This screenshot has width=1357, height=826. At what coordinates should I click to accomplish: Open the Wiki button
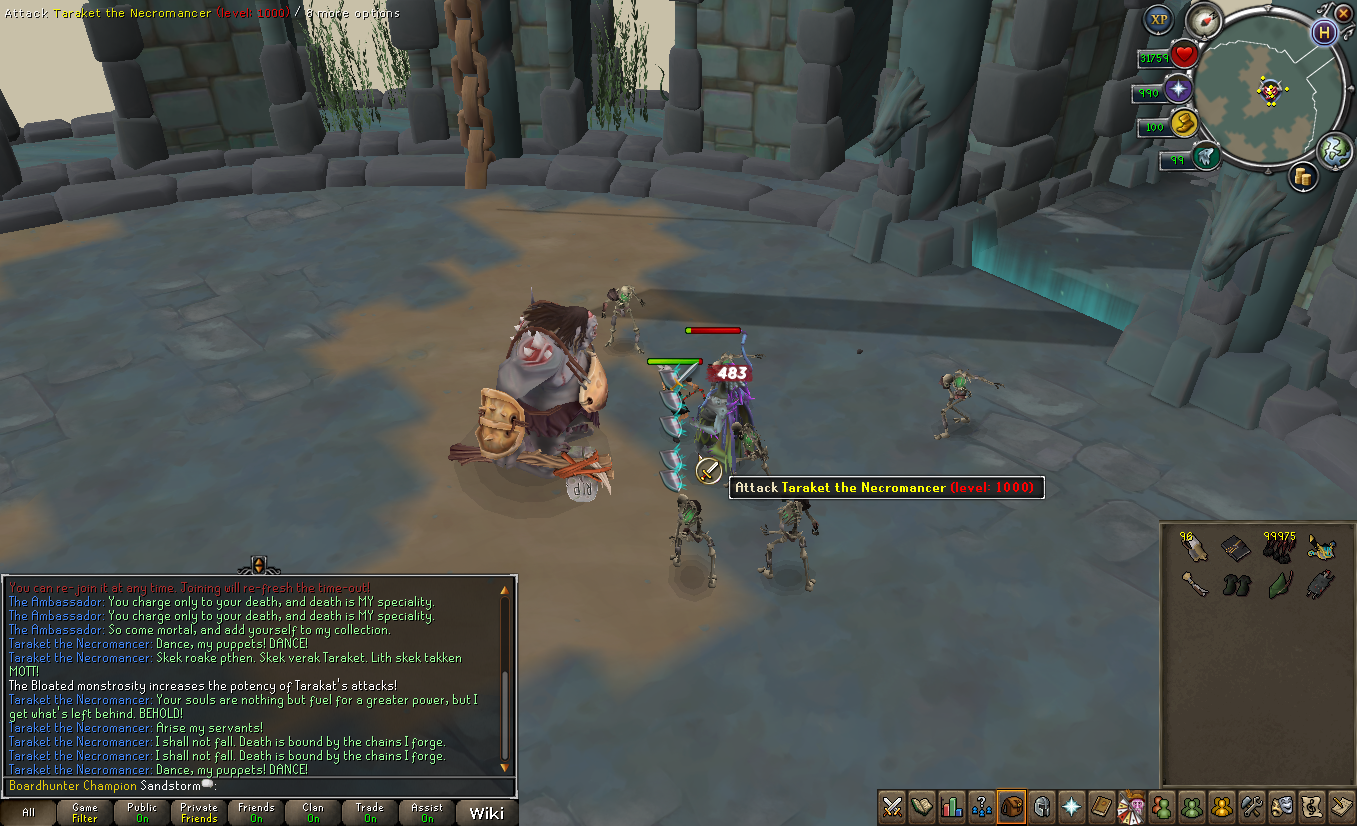pos(487,812)
